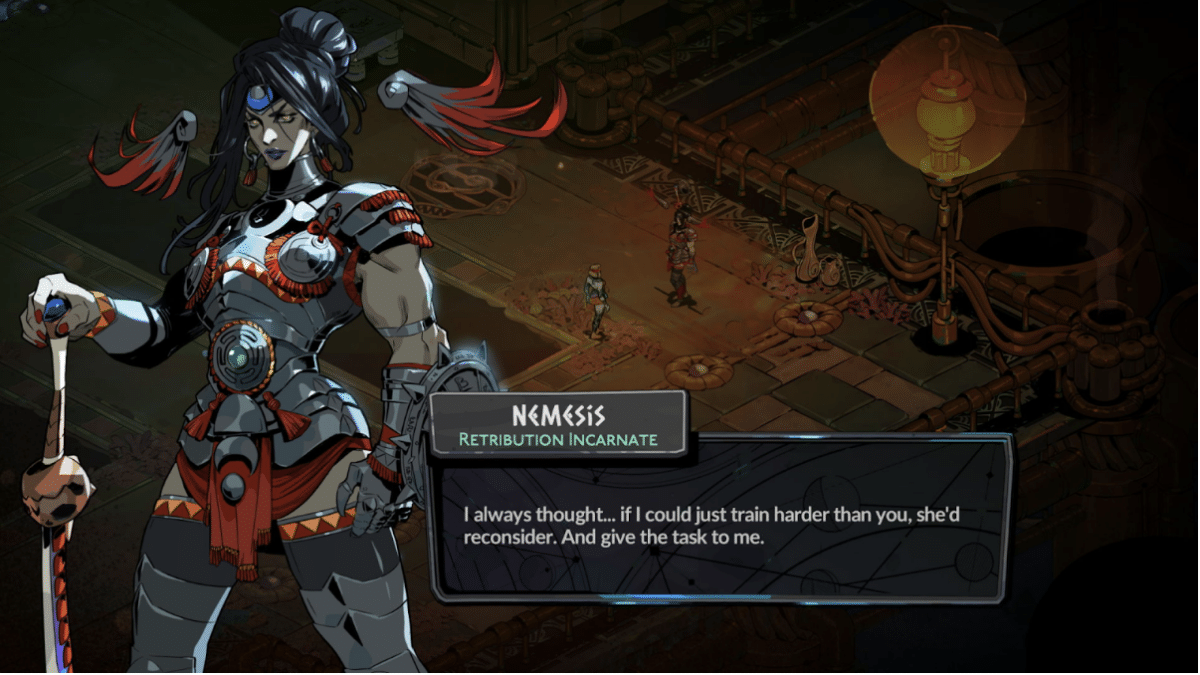The width and height of the screenshot is (1200, 675).
Task: Click Nemesis's dialogue box to continue
Action: tap(718, 525)
